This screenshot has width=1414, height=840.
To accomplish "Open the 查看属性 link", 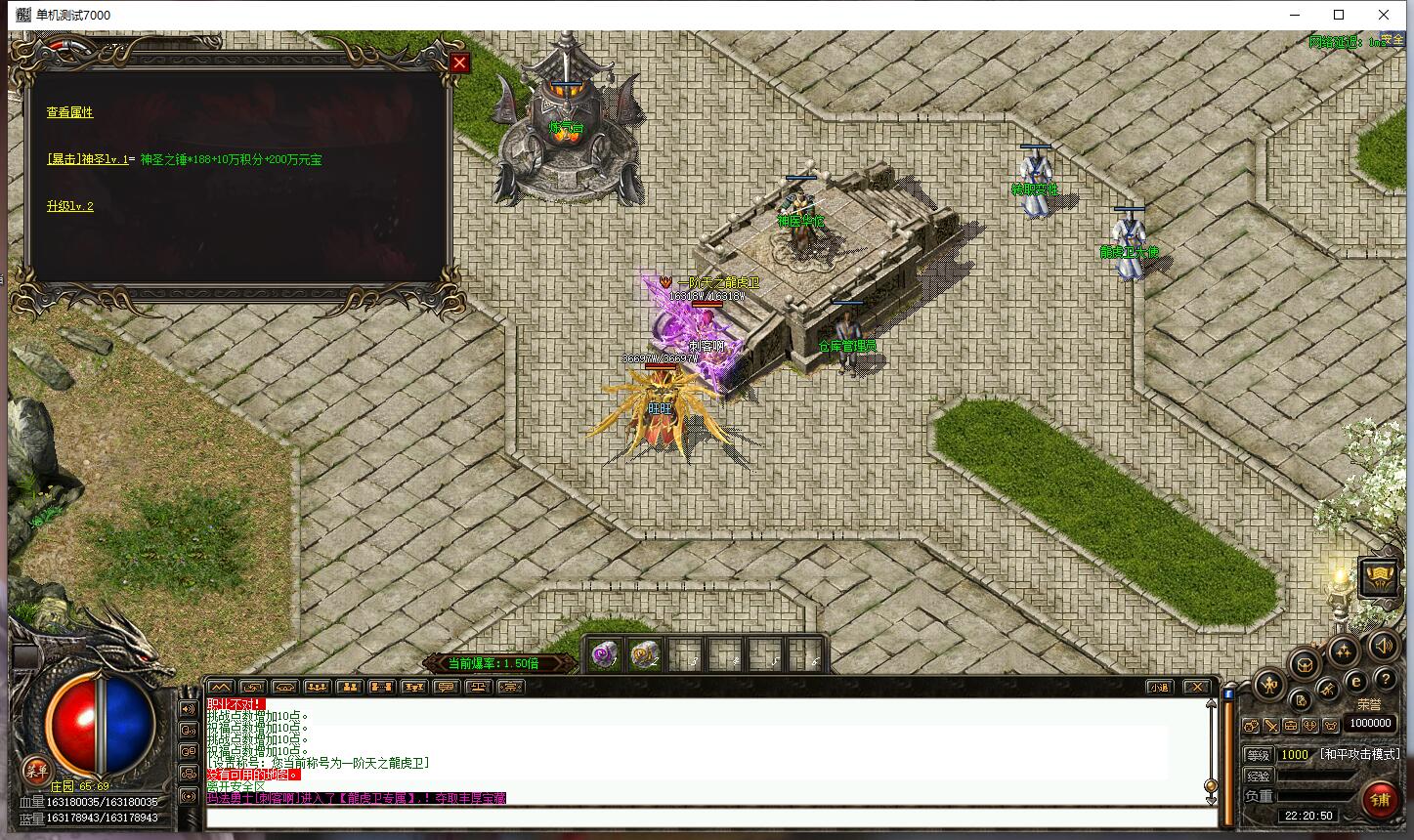I will [x=70, y=112].
